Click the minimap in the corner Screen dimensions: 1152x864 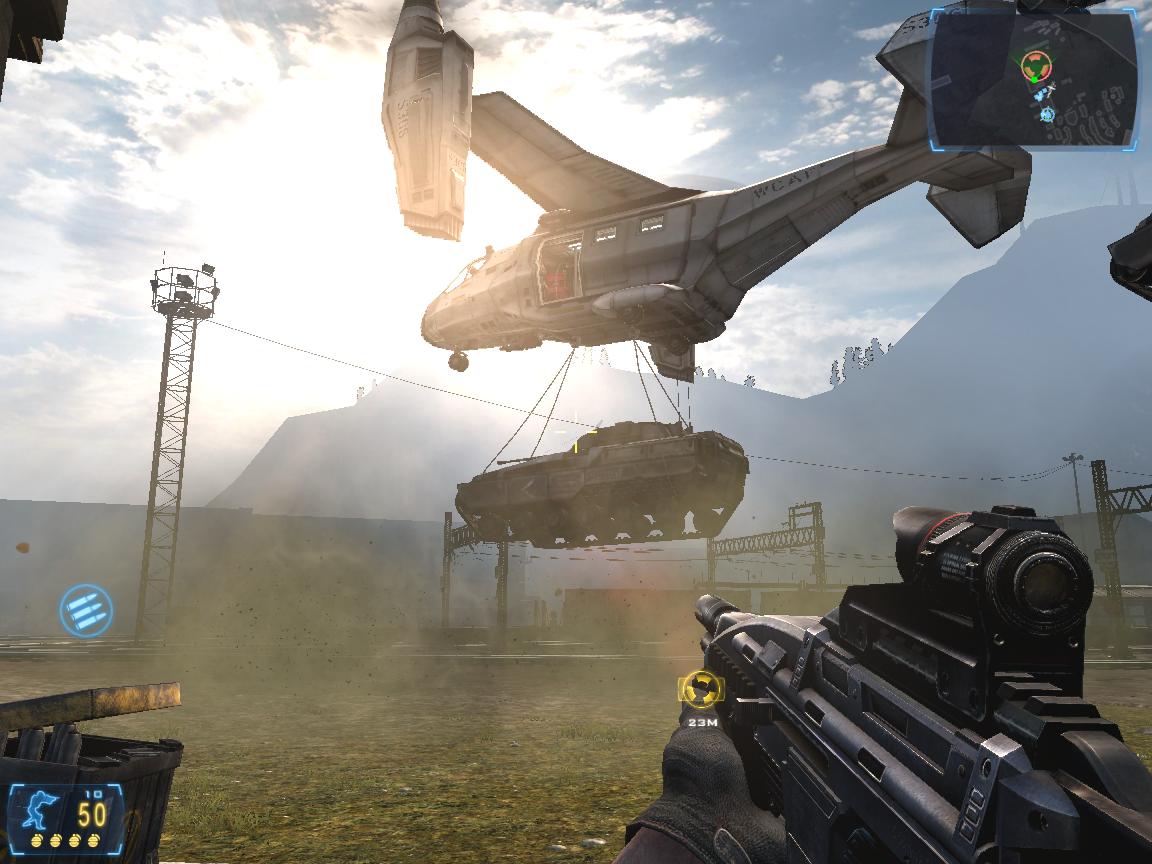pos(1033,78)
